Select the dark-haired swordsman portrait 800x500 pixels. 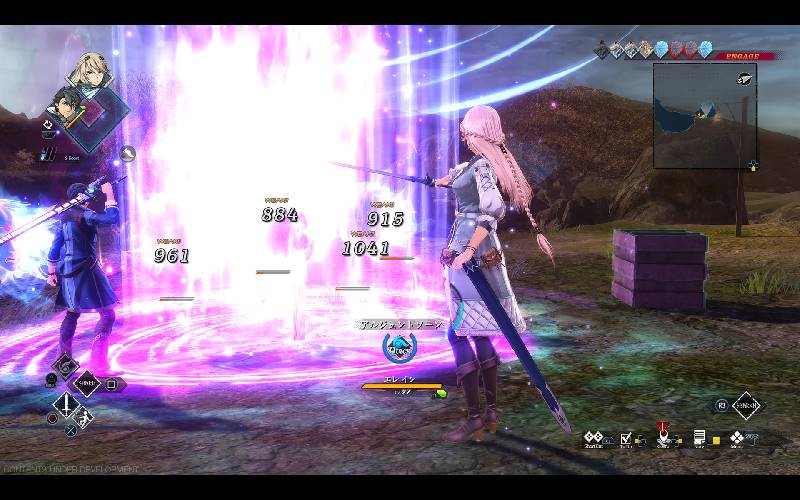coord(67,105)
